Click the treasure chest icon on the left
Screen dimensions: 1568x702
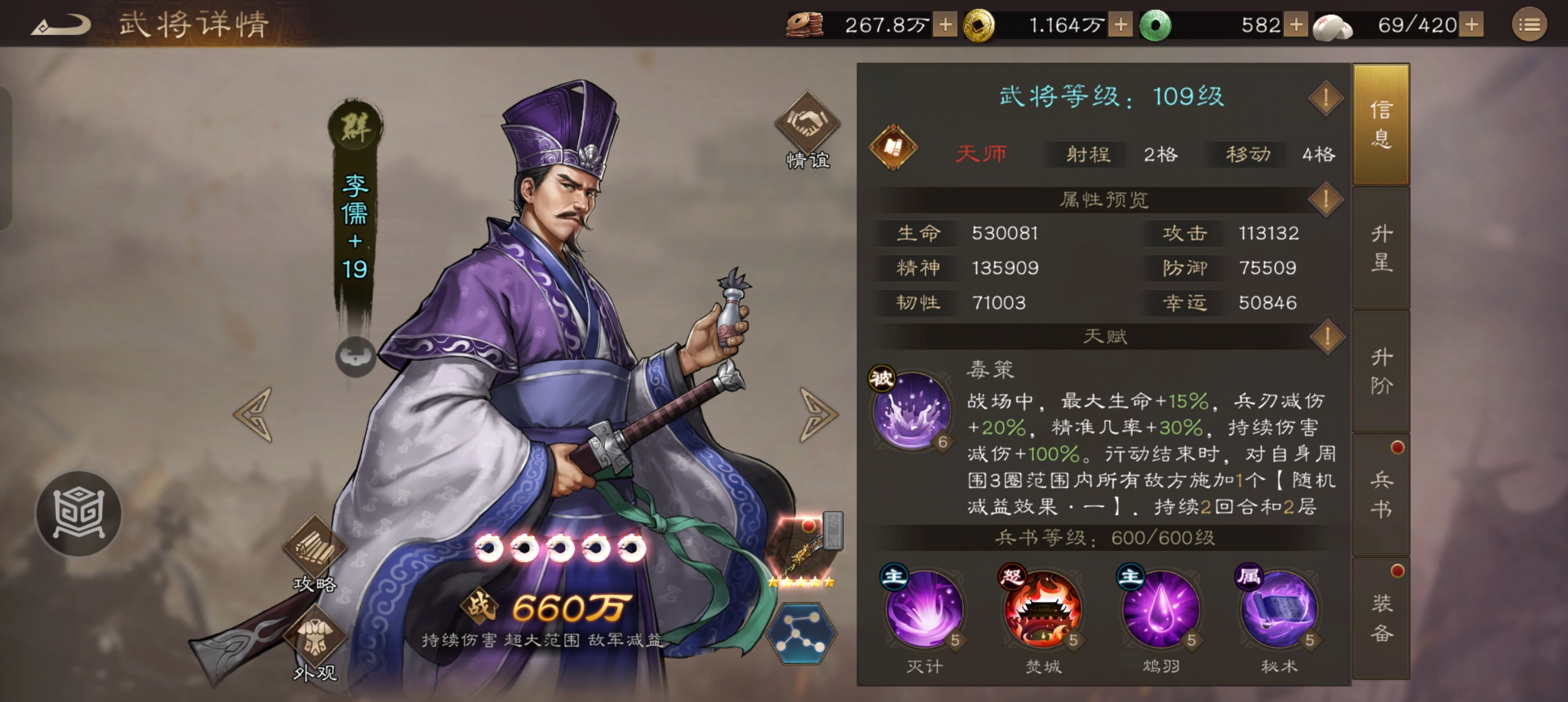click(80, 513)
